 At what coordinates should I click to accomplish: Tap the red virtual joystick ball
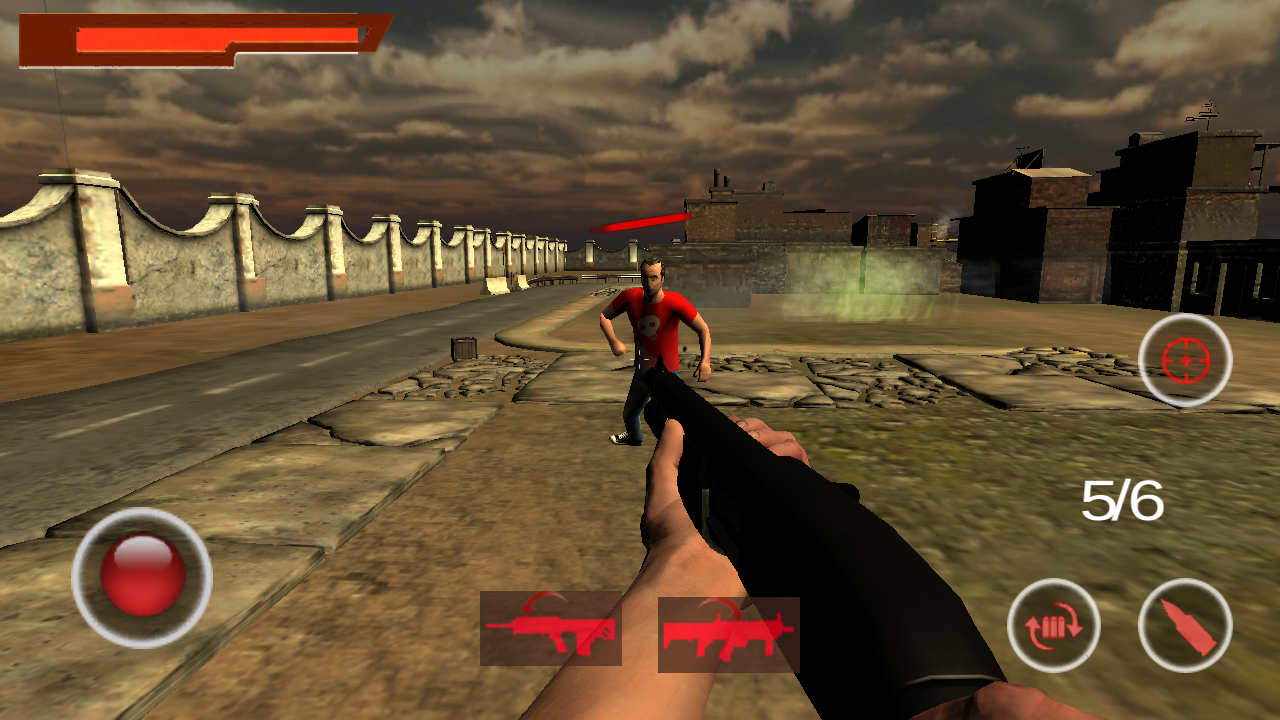143,576
